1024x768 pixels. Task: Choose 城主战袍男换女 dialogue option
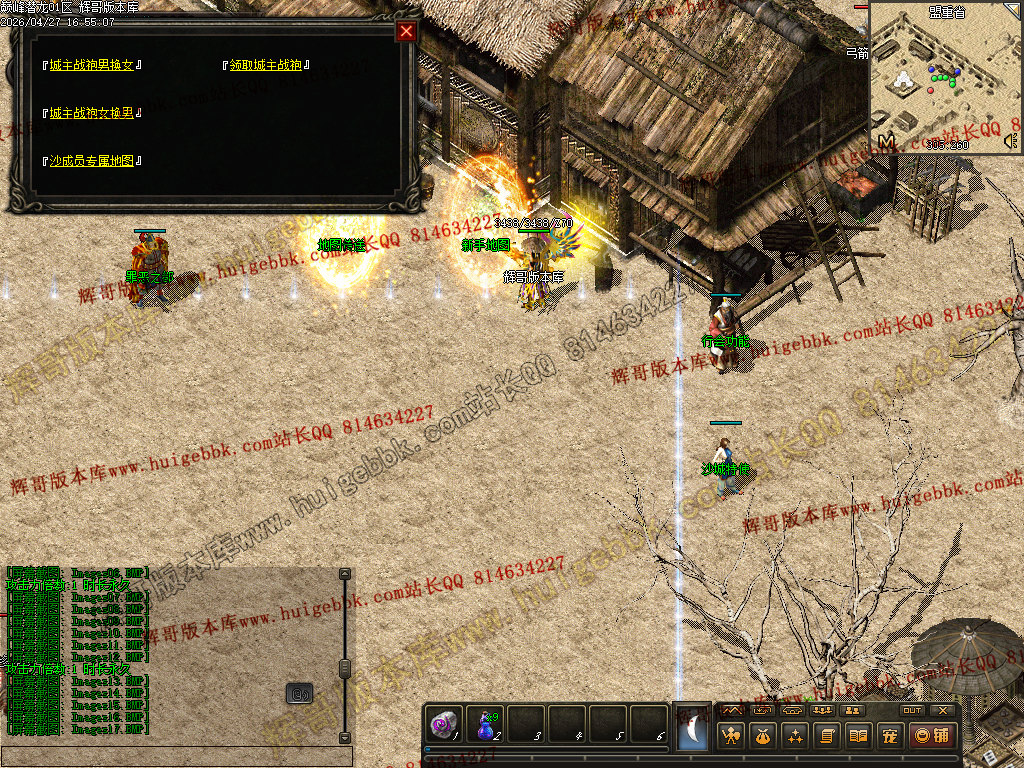91,66
